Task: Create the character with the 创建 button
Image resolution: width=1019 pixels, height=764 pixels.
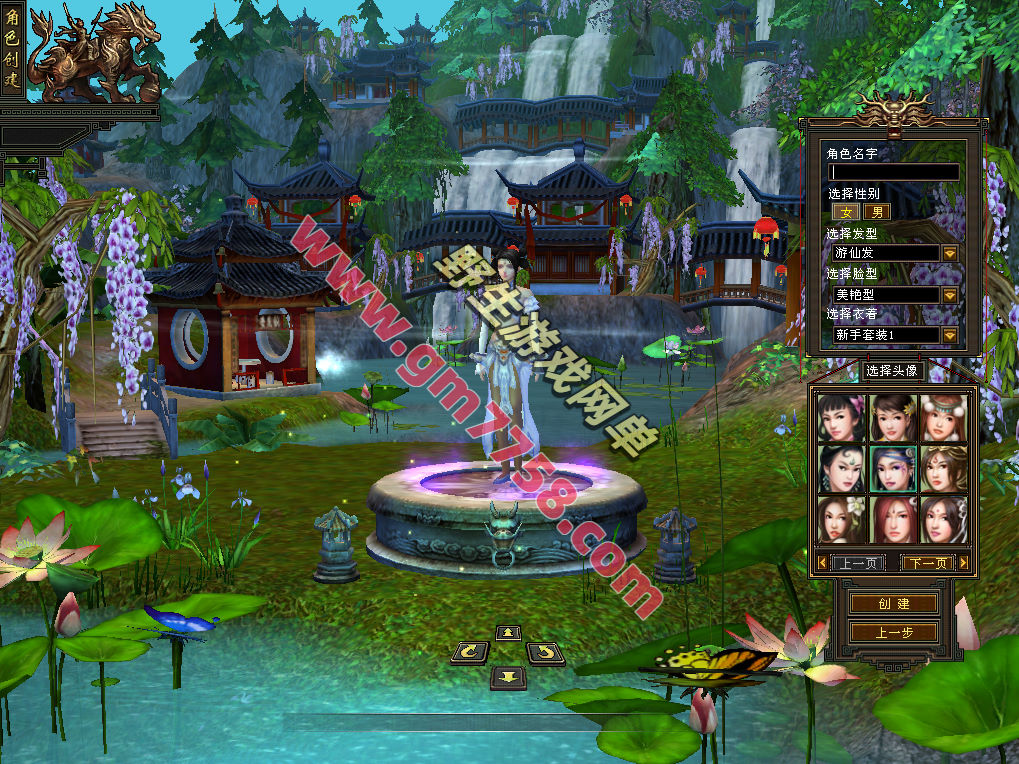Action: click(893, 604)
